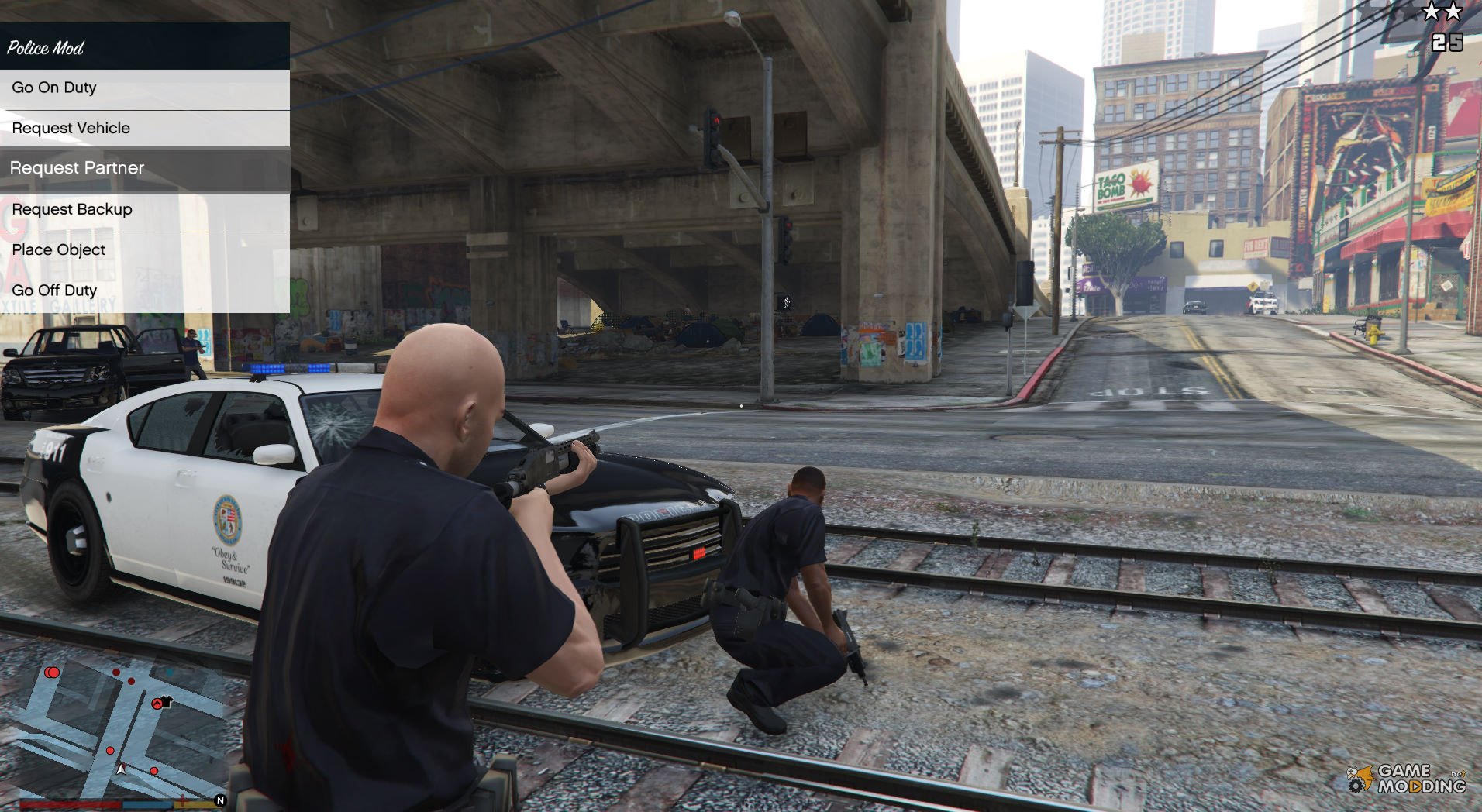The height and width of the screenshot is (812, 1482).
Task: Select the highlighted Request Partner option
Action: click(144, 169)
